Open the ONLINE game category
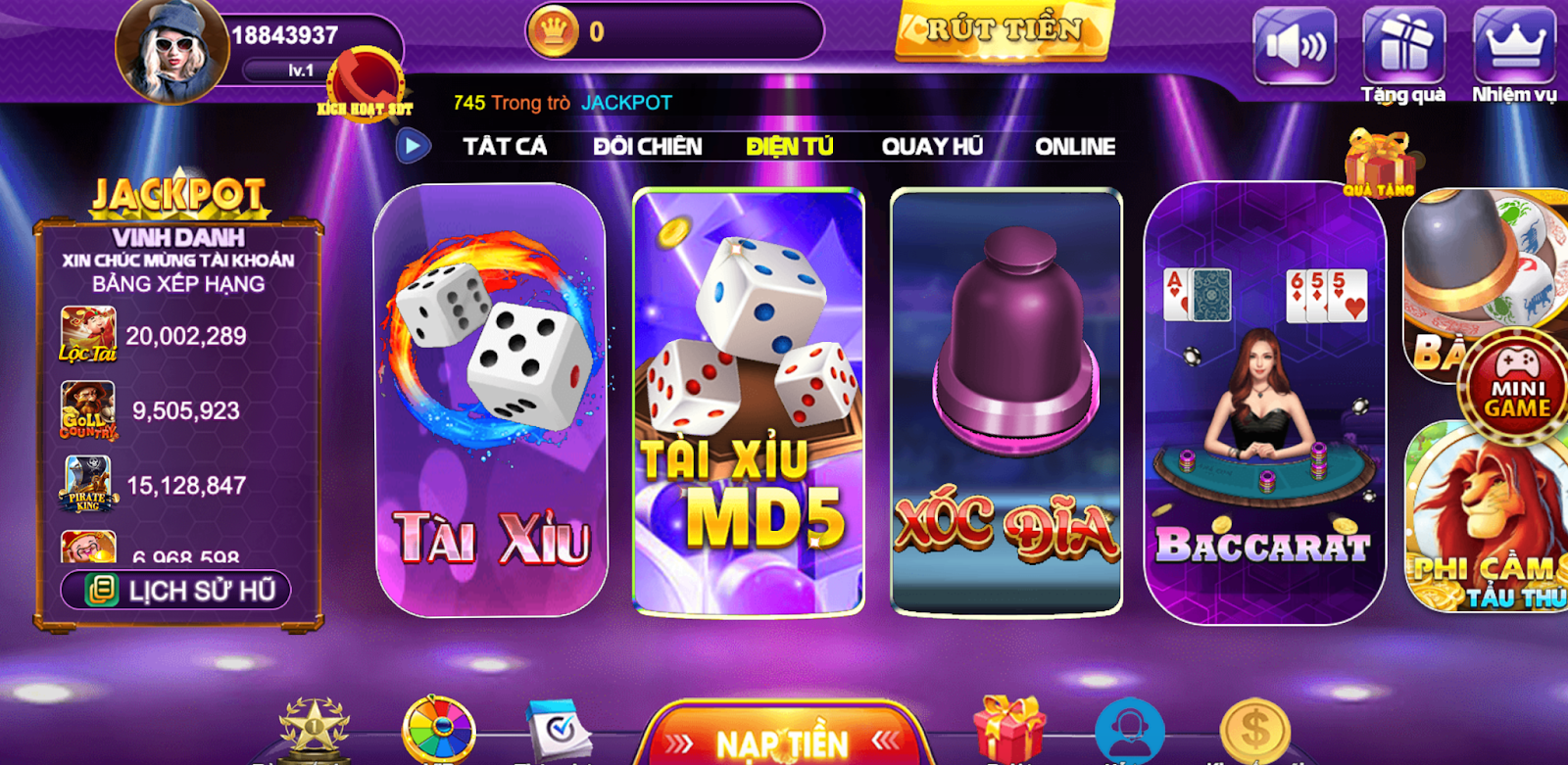1568x765 pixels. [x=1075, y=145]
